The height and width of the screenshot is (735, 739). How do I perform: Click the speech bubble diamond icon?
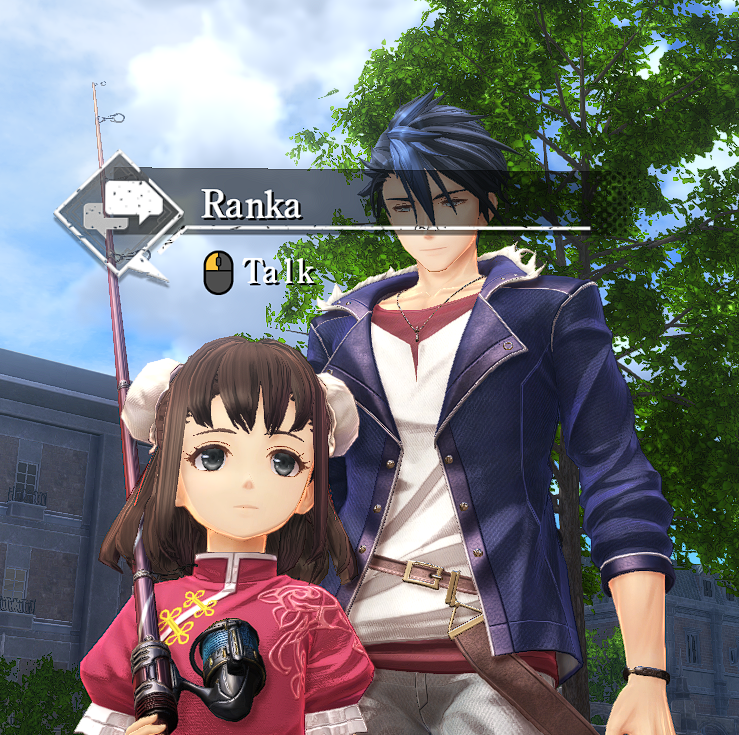[120, 208]
